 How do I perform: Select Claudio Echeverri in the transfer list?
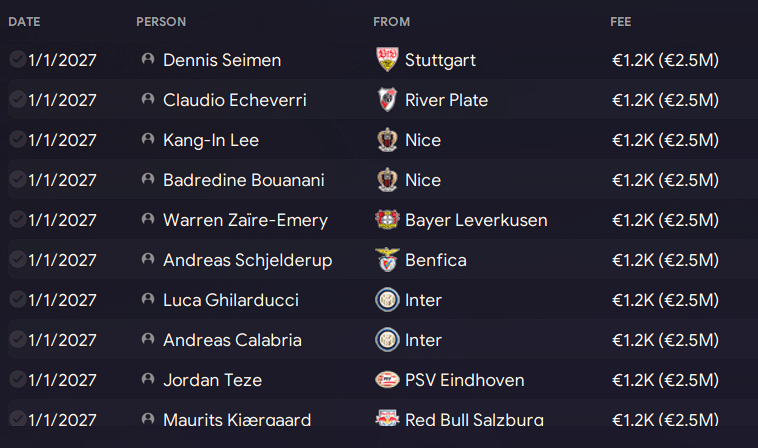click(x=234, y=100)
